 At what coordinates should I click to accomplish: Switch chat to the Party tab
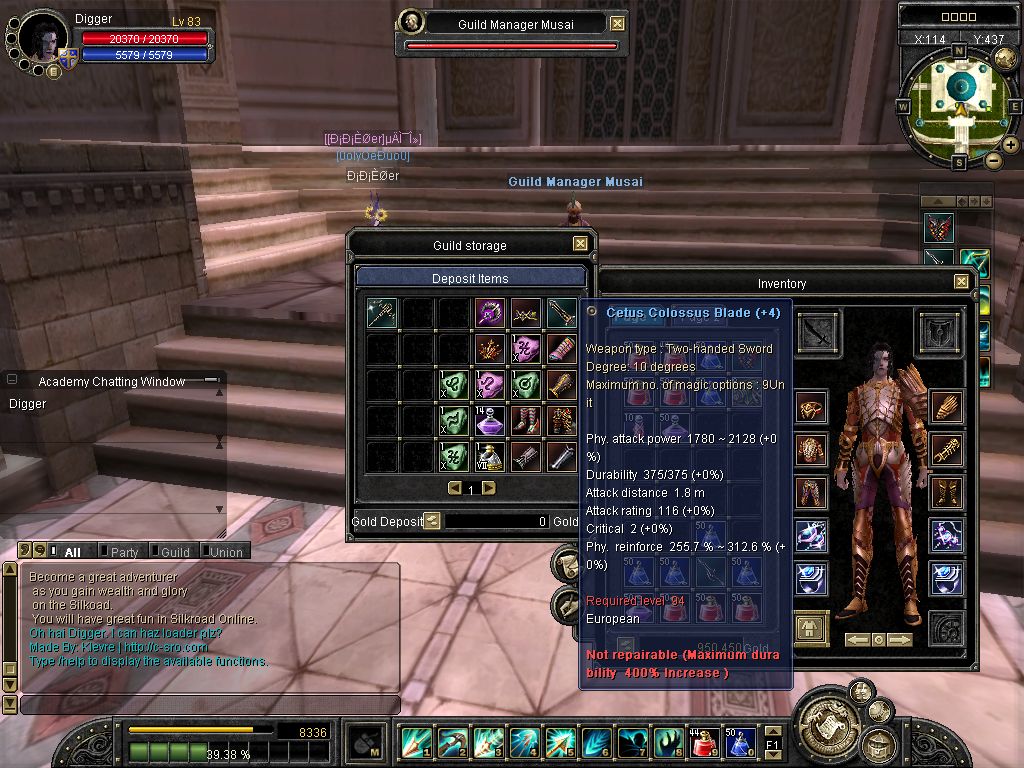point(124,552)
